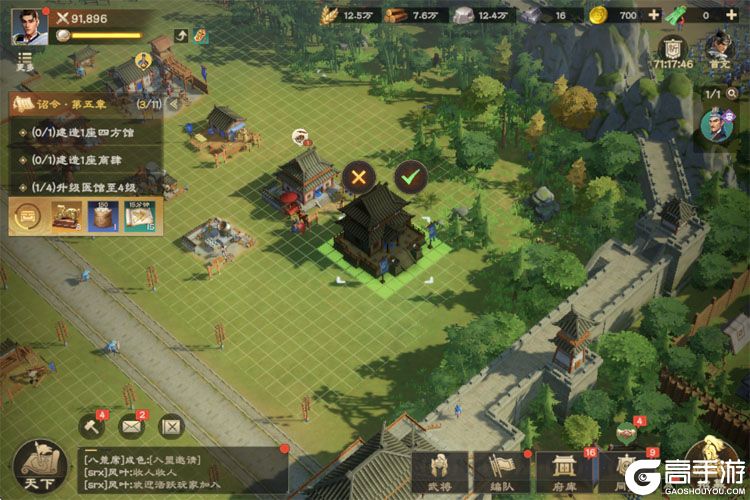Cancel building placement with the X button
This screenshot has width=750, height=500.
[359, 179]
